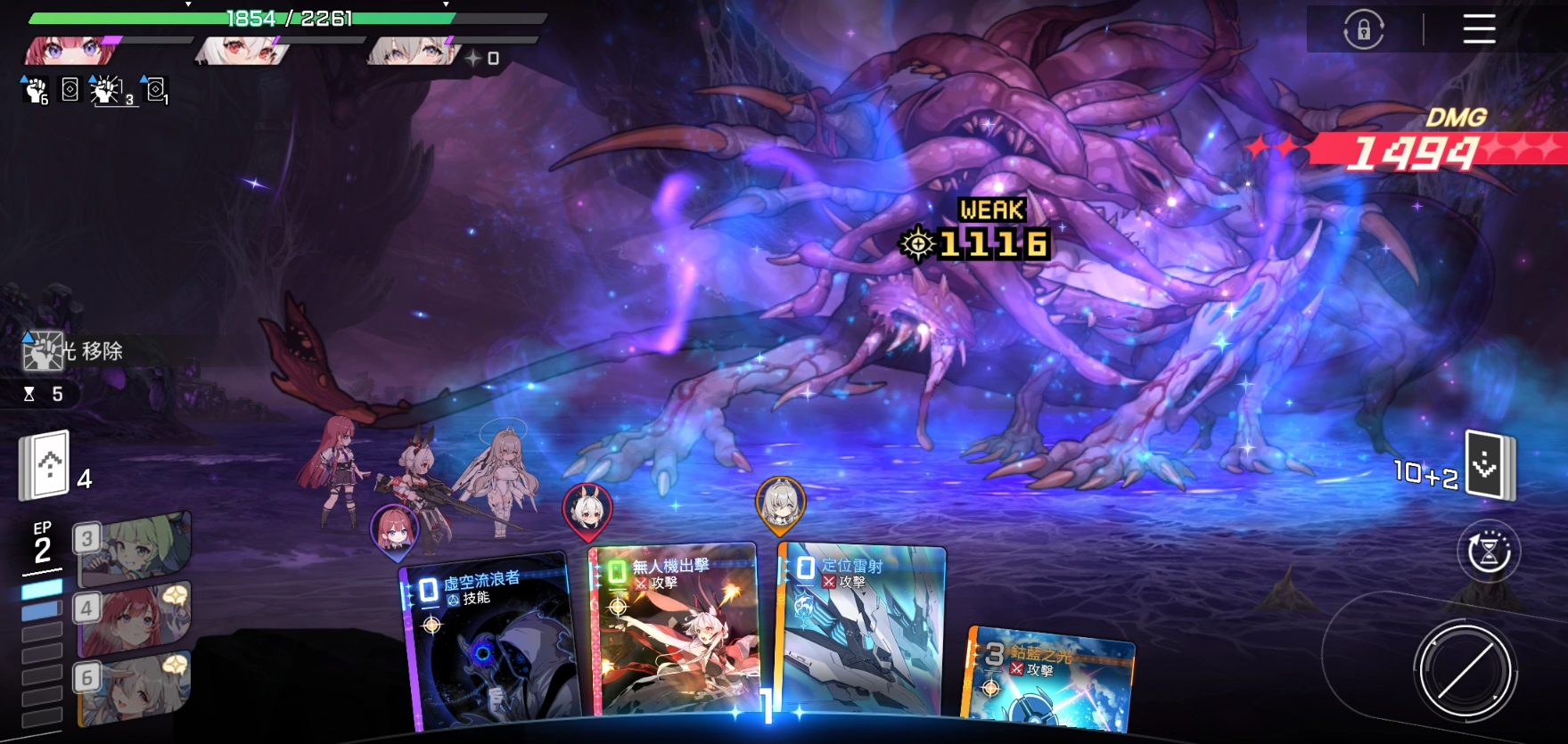Show the fist buff icon details
Screen dimensions: 1568x744
pos(35,90)
